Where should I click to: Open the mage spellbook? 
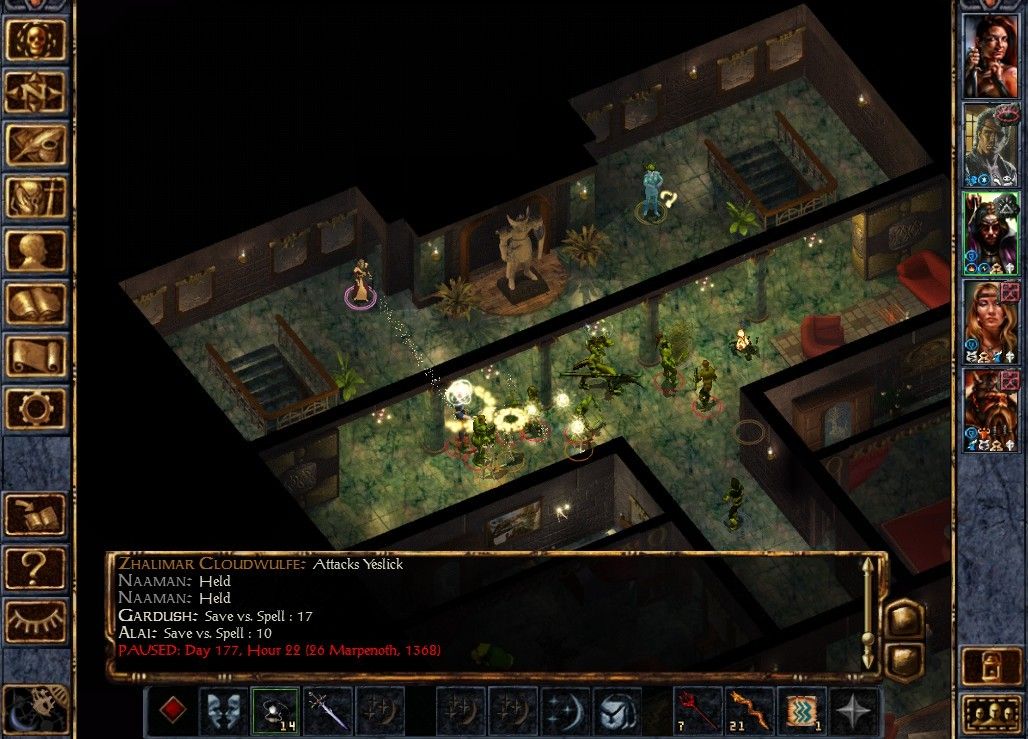point(37,305)
